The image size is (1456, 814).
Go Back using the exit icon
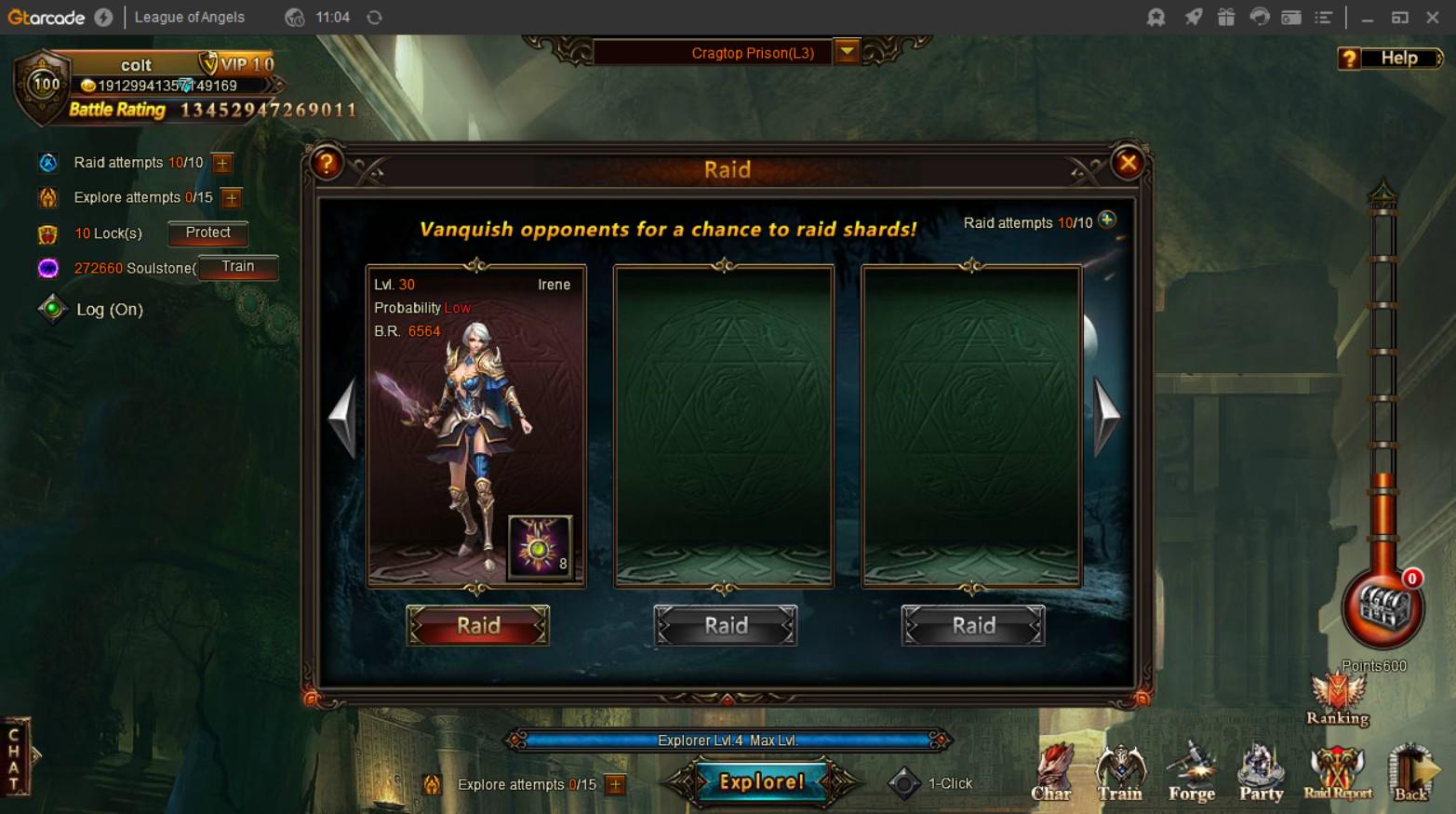[1410, 774]
